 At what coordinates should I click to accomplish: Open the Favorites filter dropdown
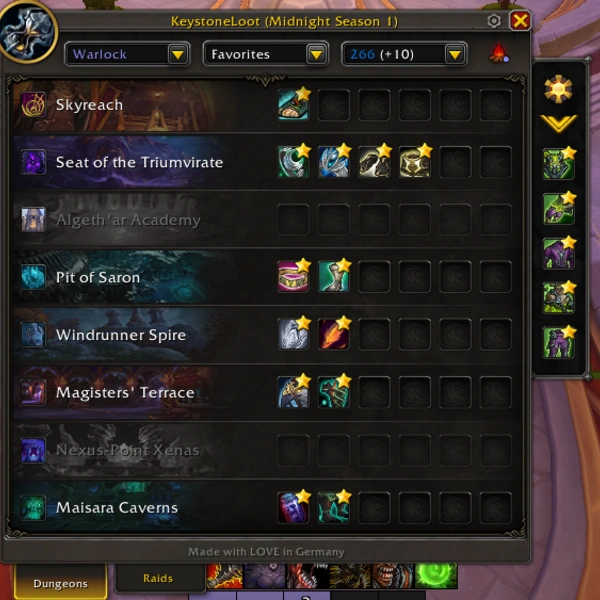pyautogui.click(x=266, y=54)
